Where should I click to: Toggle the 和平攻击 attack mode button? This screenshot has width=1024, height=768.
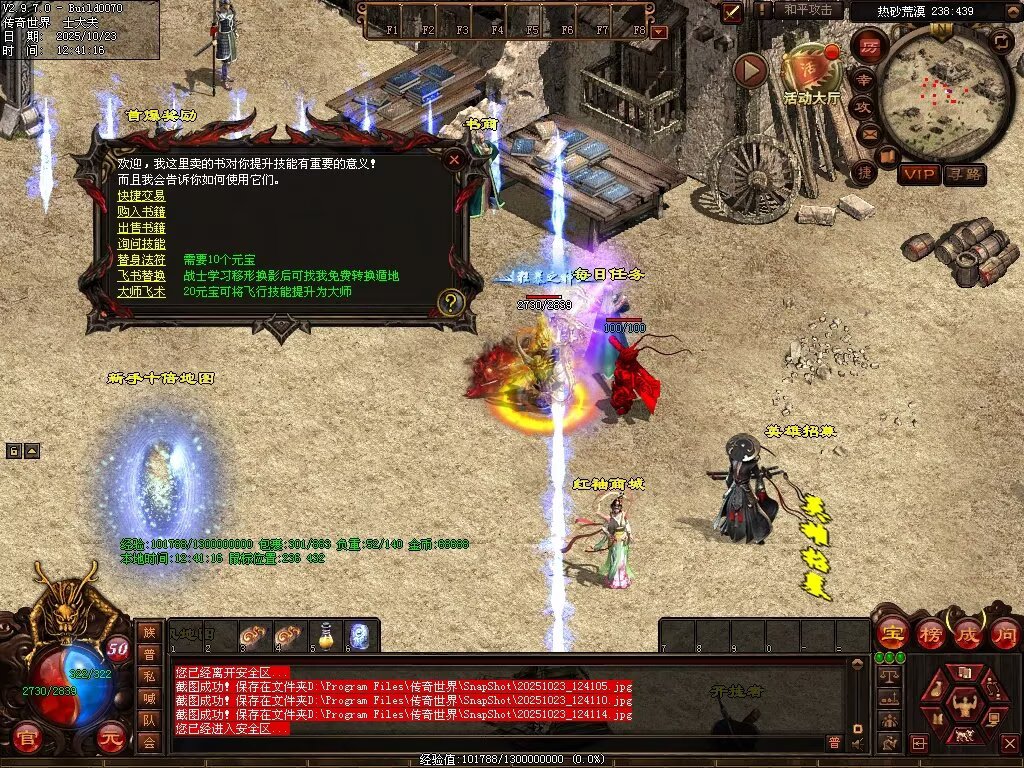pyautogui.click(x=808, y=10)
